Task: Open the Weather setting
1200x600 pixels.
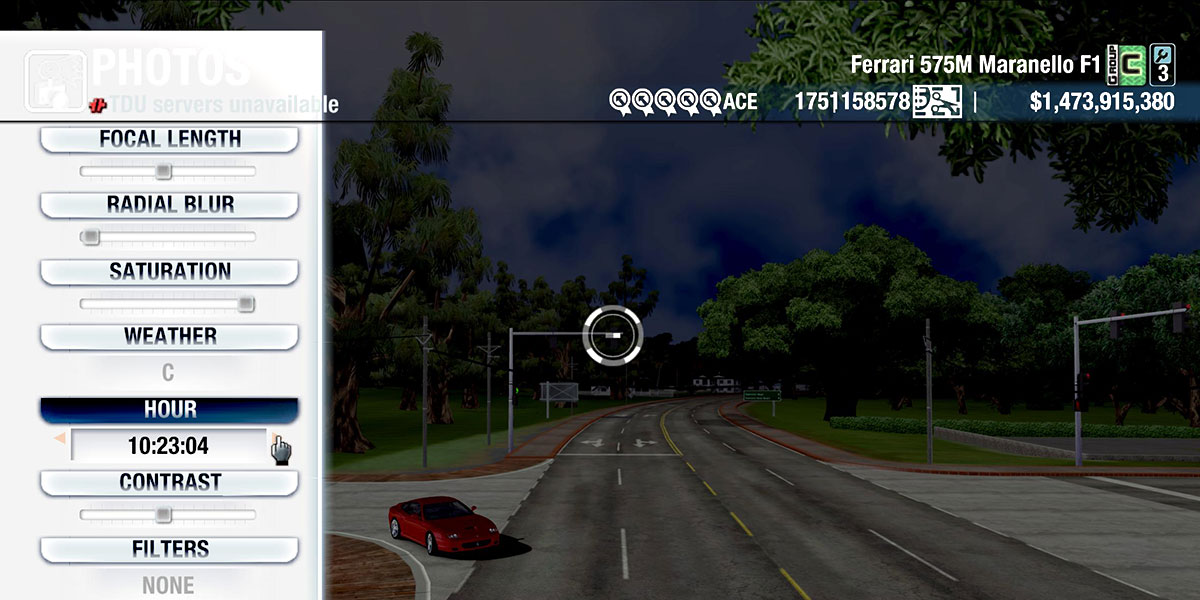Action: tap(169, 337)
